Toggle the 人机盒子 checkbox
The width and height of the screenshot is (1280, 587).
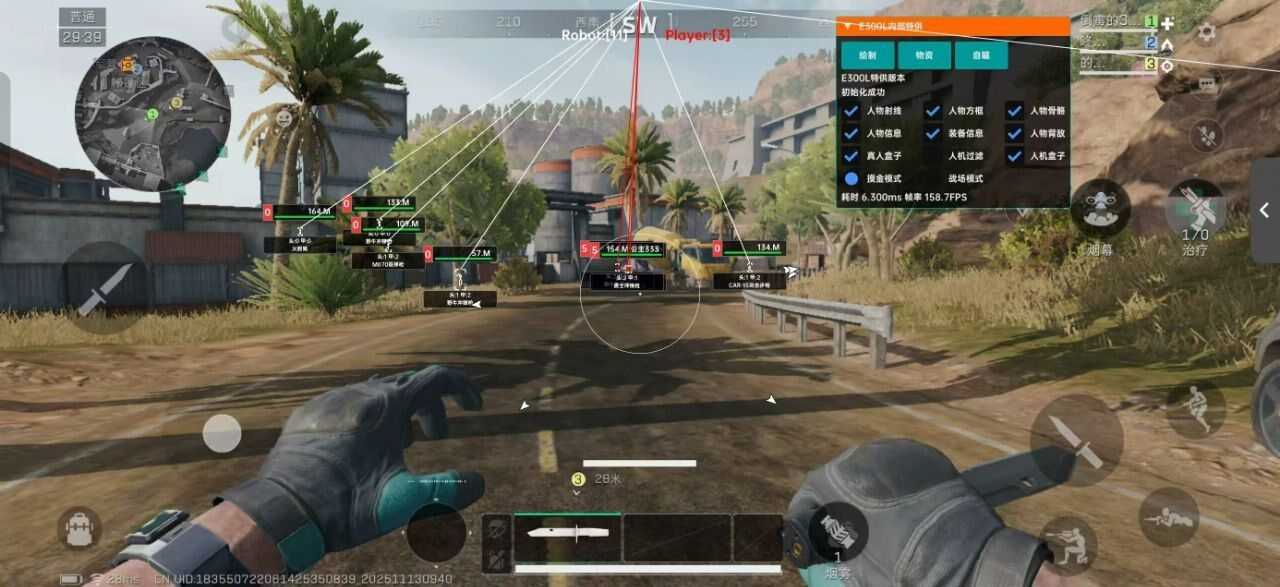[x=1014, y=156]
